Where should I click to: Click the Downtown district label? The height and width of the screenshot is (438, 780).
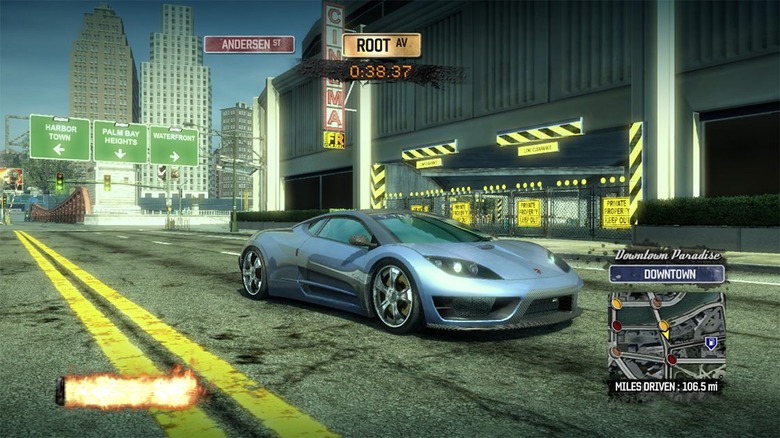[666, 274]
